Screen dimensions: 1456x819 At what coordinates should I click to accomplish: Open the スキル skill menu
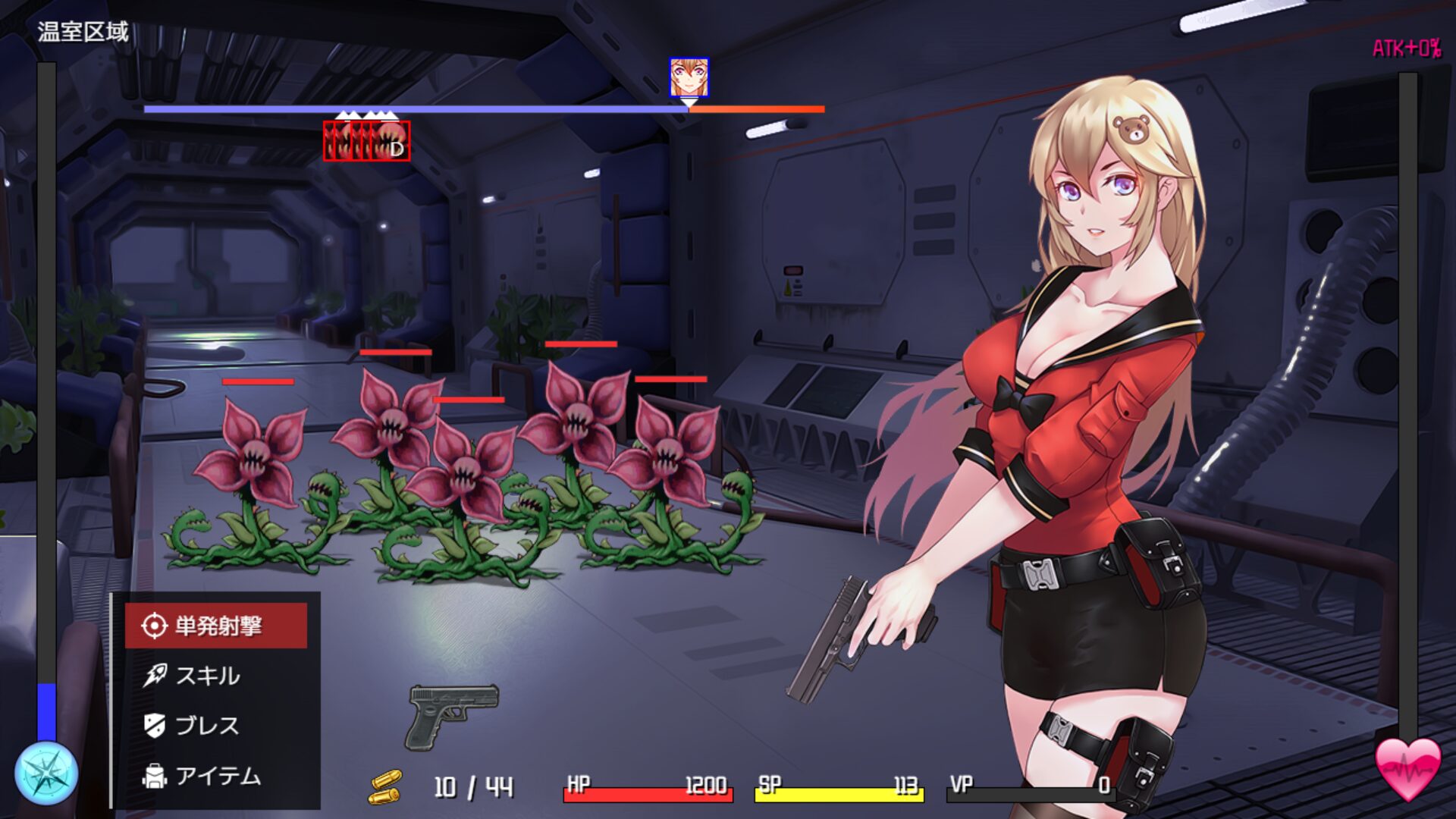pos(206,676)
